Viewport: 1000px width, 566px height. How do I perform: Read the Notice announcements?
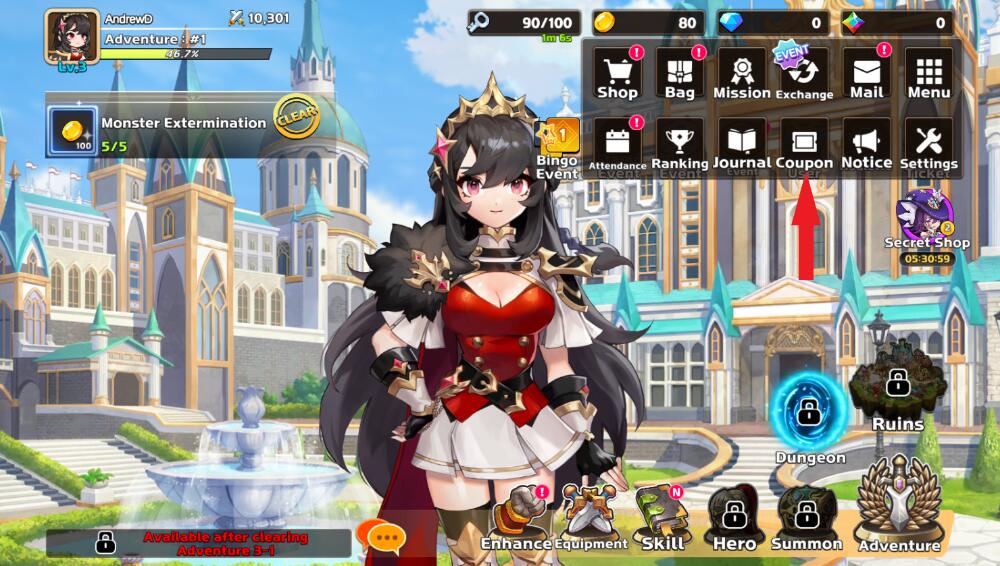[x=866, y=145]
